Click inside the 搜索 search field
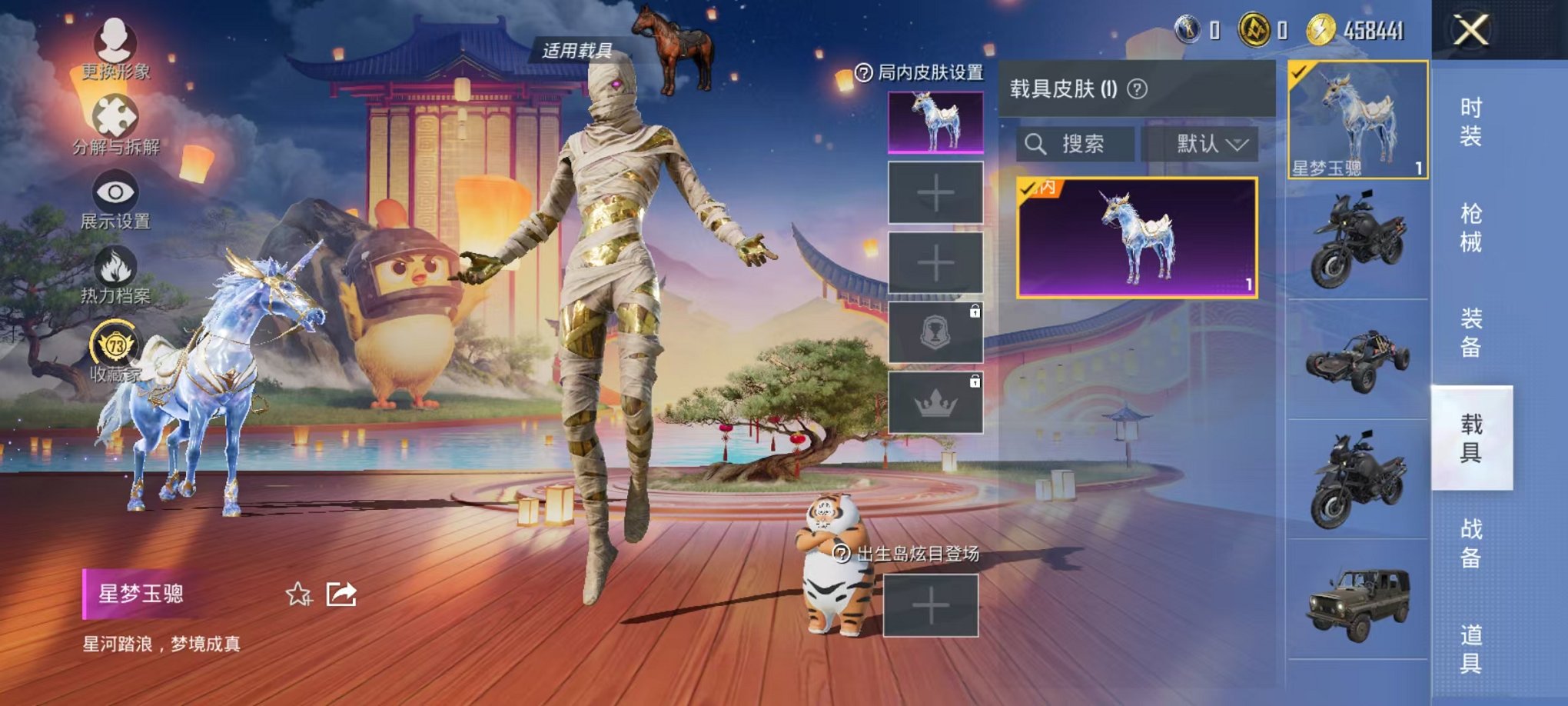1568x706 pixels. 1082,145
